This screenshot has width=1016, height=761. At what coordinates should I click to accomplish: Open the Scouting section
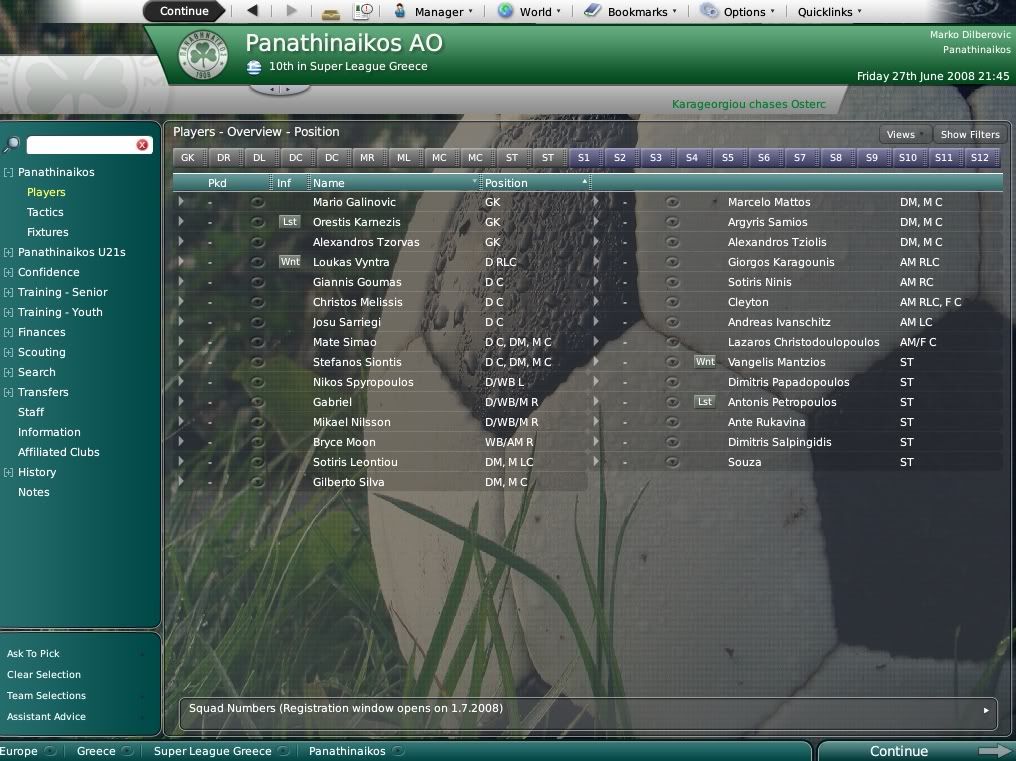pos(41,352)
